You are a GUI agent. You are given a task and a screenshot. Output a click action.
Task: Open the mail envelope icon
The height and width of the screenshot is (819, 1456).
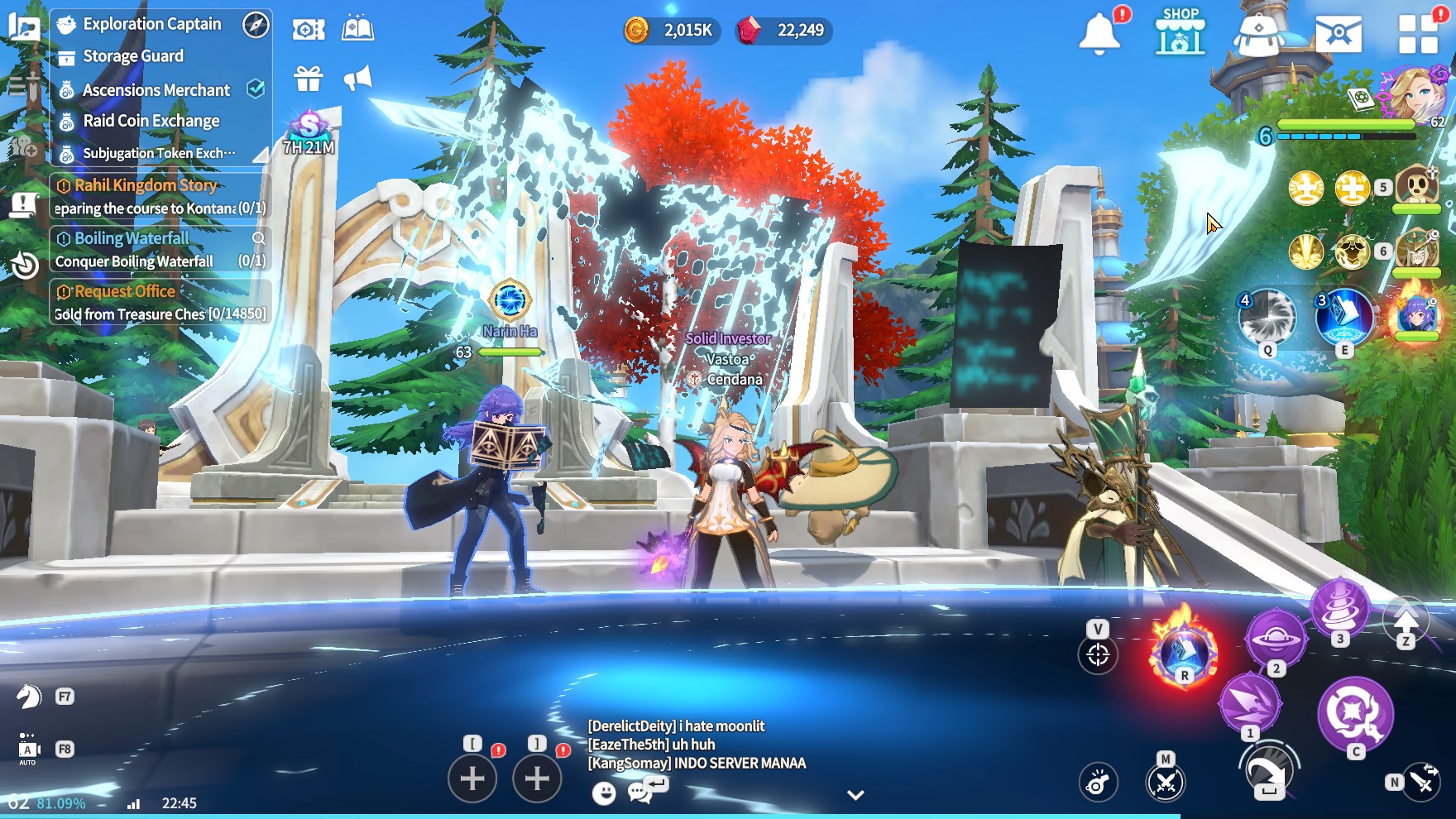coord(1338,33)
